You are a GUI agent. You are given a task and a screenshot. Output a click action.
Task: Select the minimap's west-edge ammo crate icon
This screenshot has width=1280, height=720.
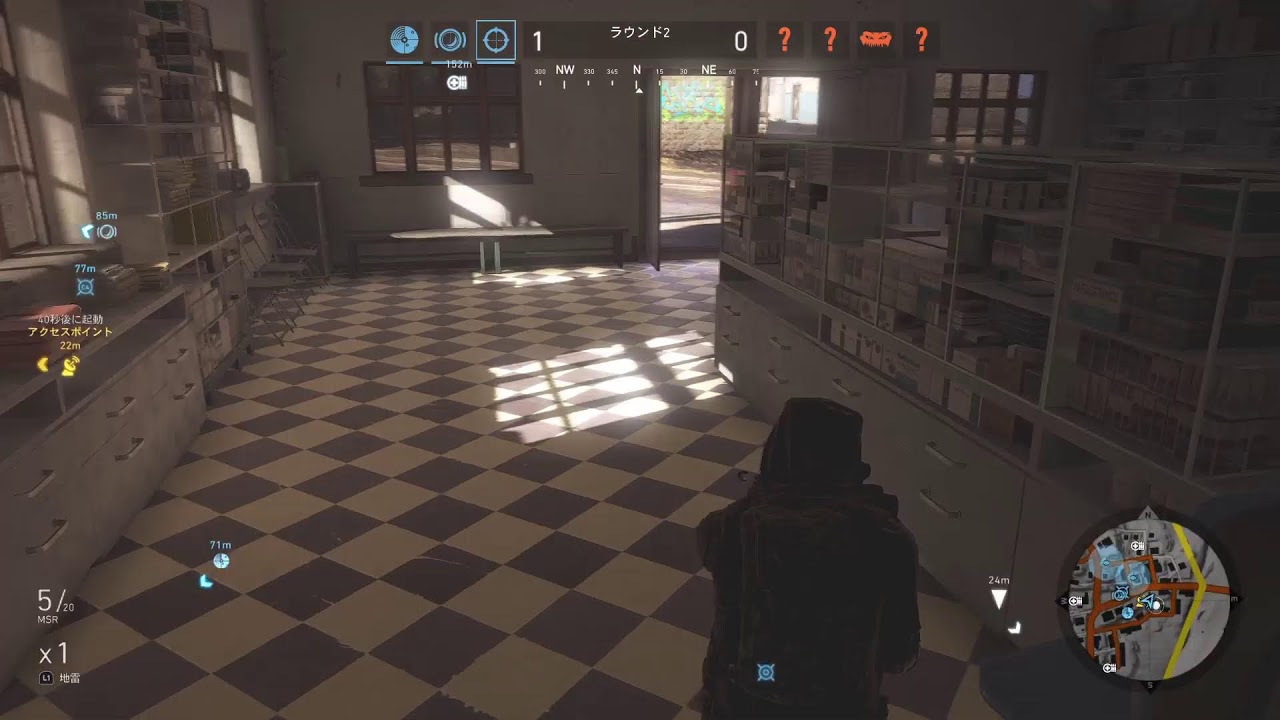1076,601
